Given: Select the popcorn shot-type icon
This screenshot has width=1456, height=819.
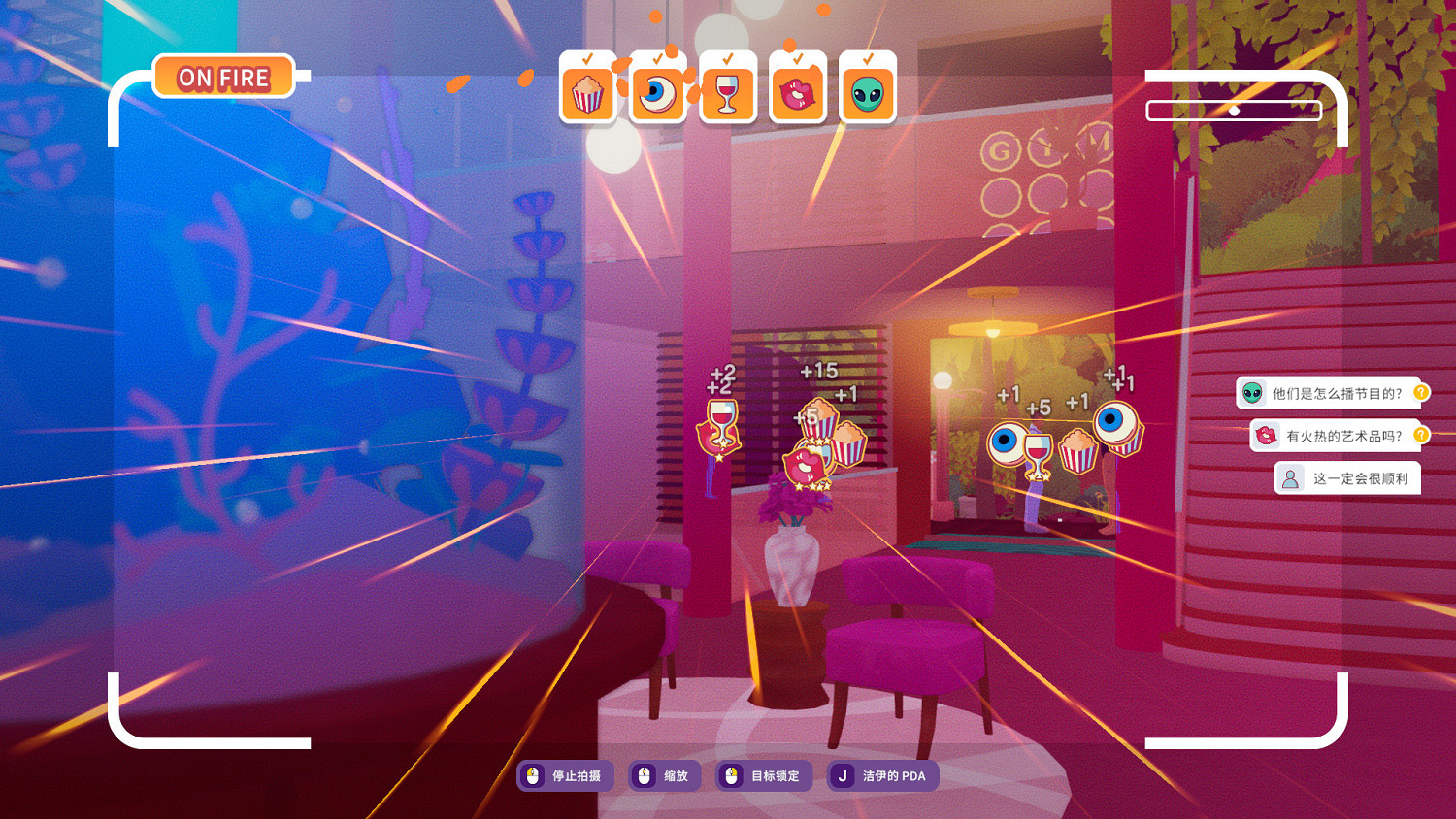Looking at the screenshot, I should coord(586,95).
